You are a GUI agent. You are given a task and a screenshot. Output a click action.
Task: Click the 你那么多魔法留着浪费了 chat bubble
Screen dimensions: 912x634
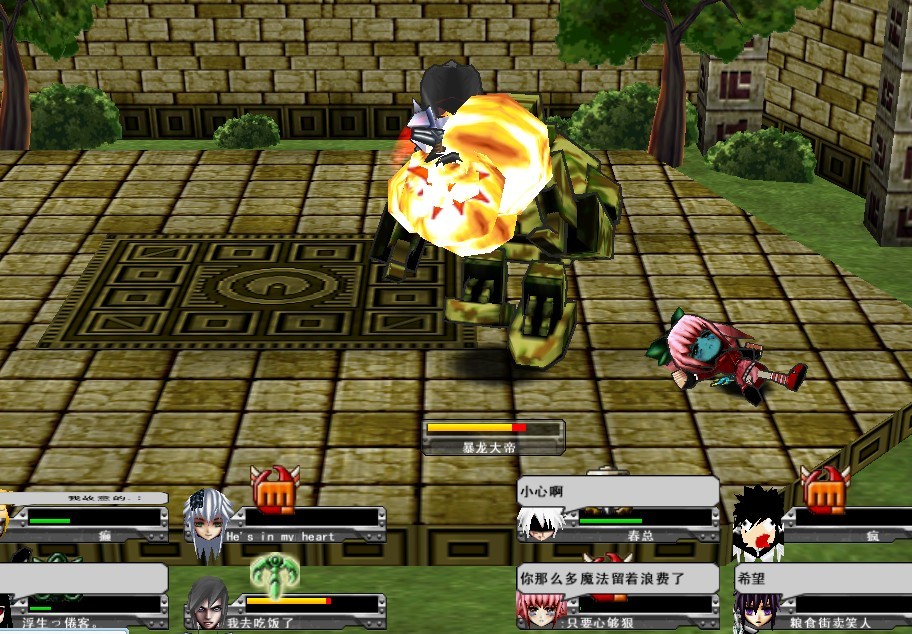click(618, 578)
